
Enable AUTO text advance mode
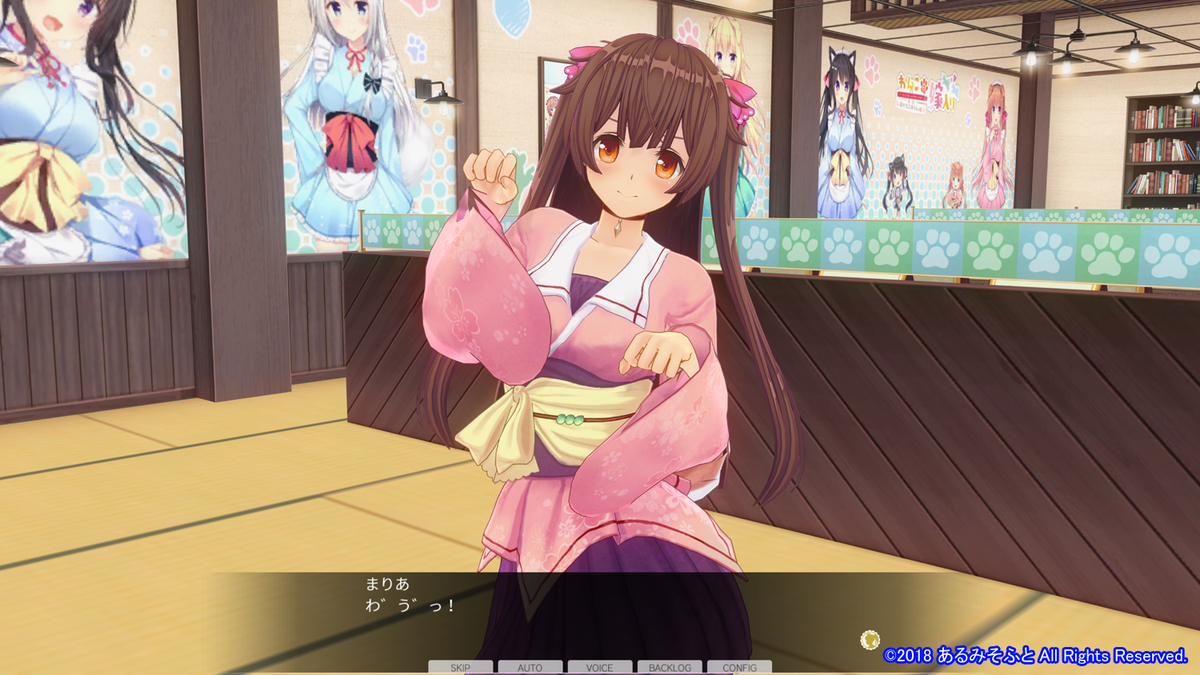[530, 667]
